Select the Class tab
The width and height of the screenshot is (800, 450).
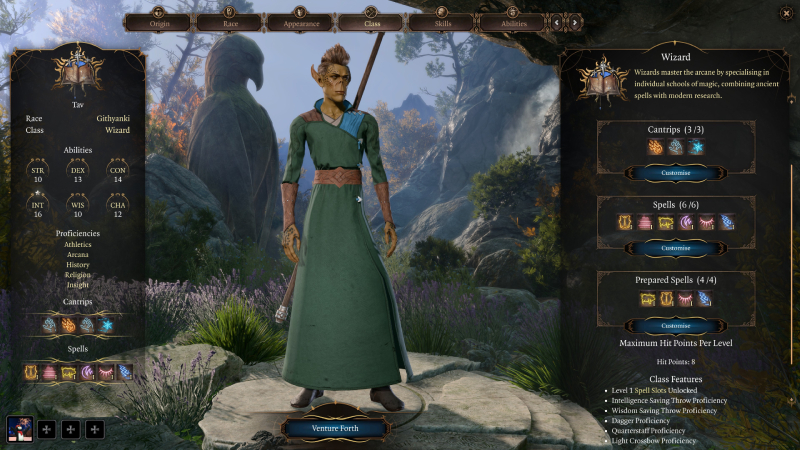point(371,21)
